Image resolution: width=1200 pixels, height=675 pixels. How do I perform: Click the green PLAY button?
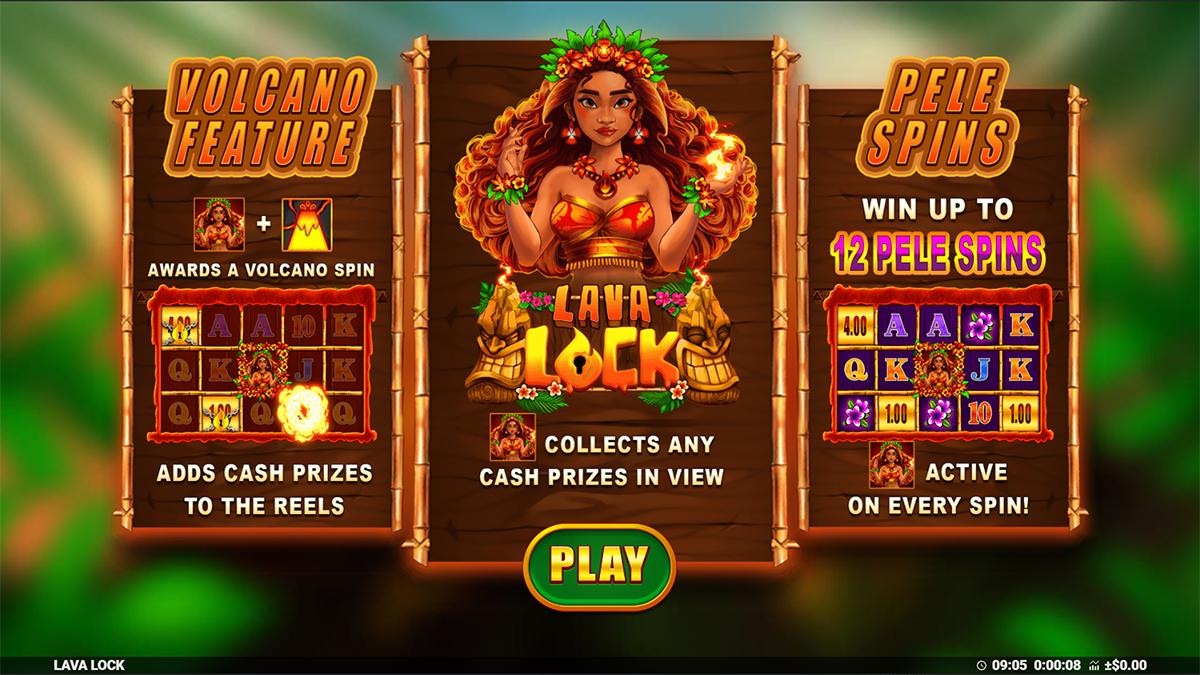599,566
